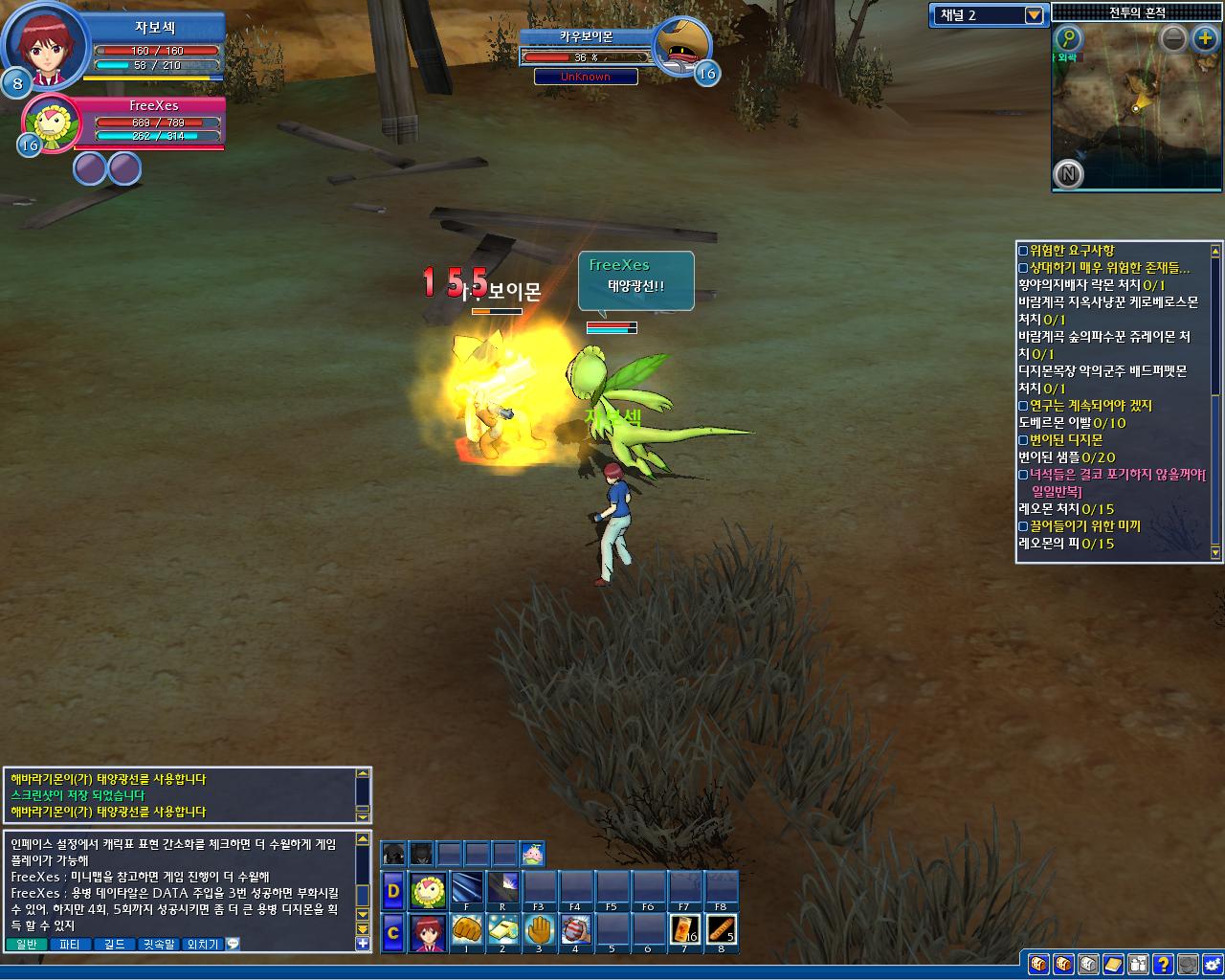Open the yellow book icon in the menu bar
Image resolution: width=1225 pixels, height=980 pixels.
pyautogui.click(x=1112, y=964)
